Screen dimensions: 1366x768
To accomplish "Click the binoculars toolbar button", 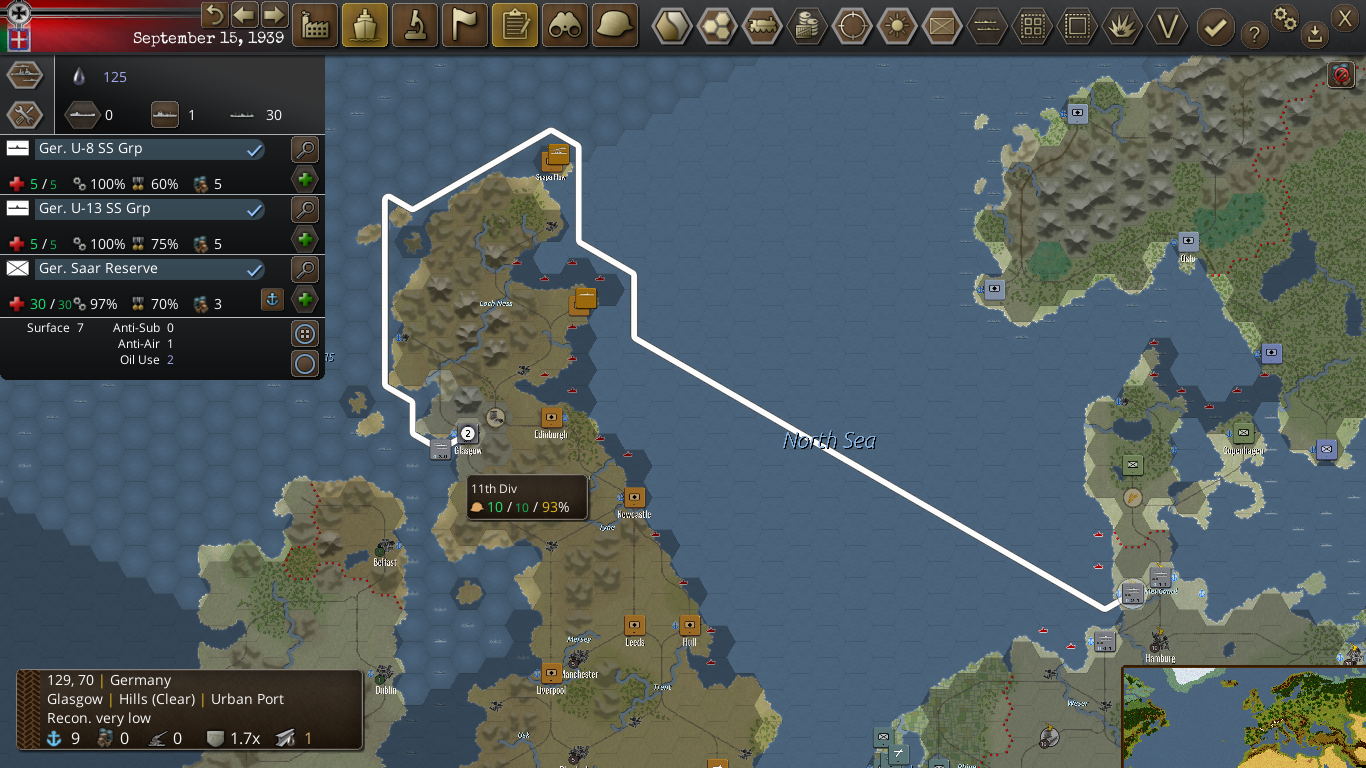I will 565,26.
